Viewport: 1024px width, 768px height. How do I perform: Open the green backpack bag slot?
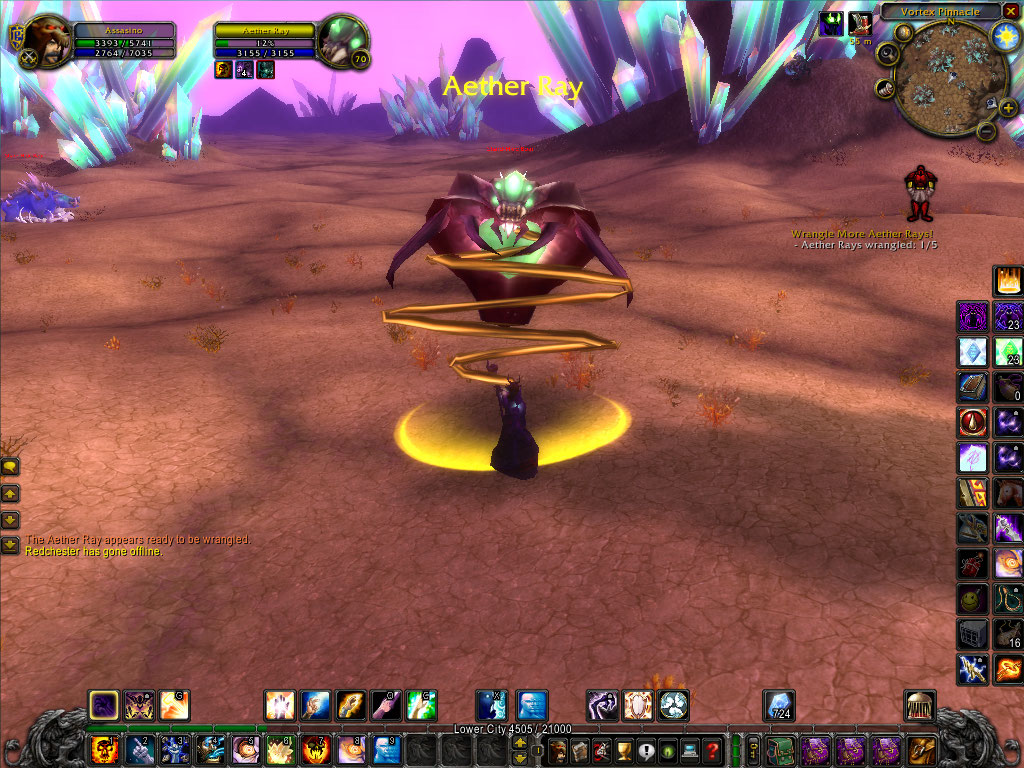[x=782, y=750]
